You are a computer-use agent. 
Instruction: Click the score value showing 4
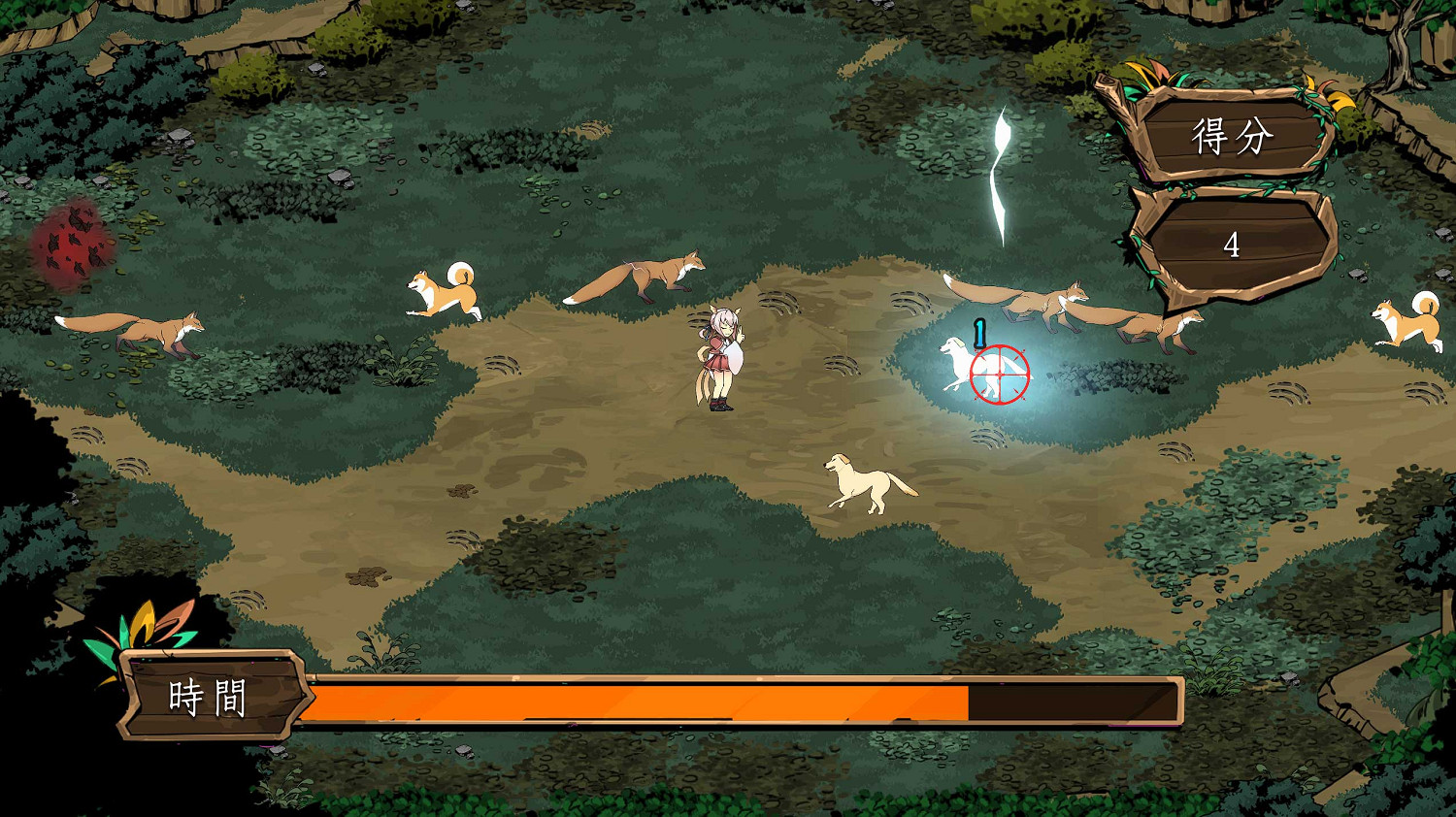1231,245
